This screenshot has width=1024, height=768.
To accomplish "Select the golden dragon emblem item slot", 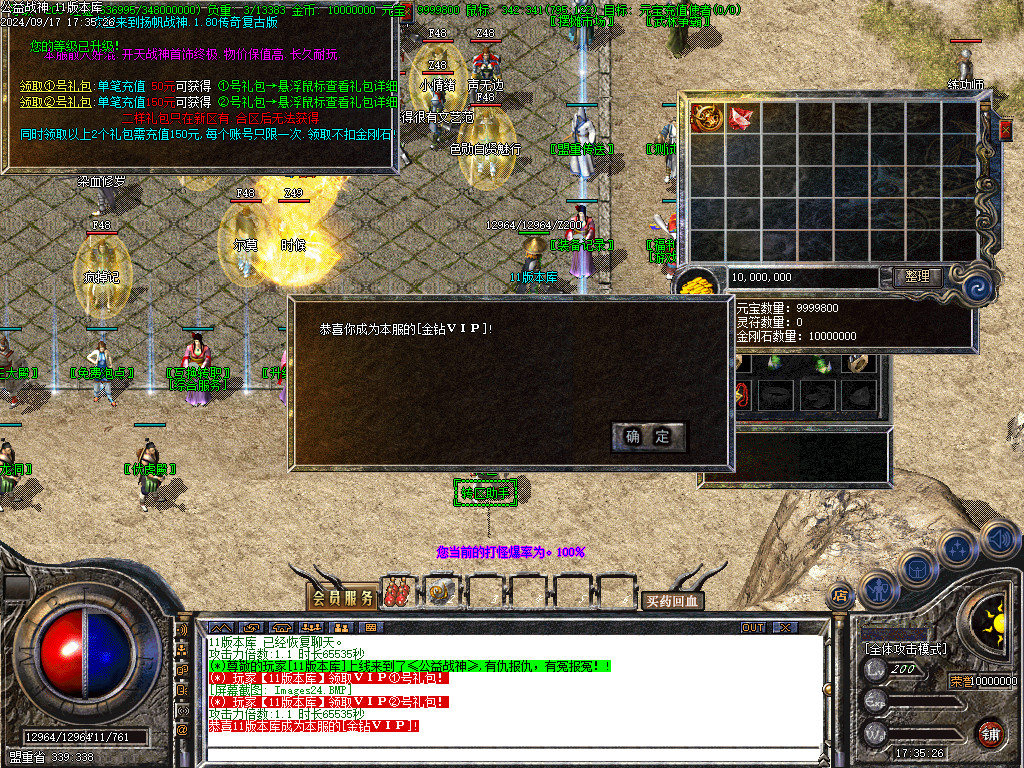I will pos(708,118).
